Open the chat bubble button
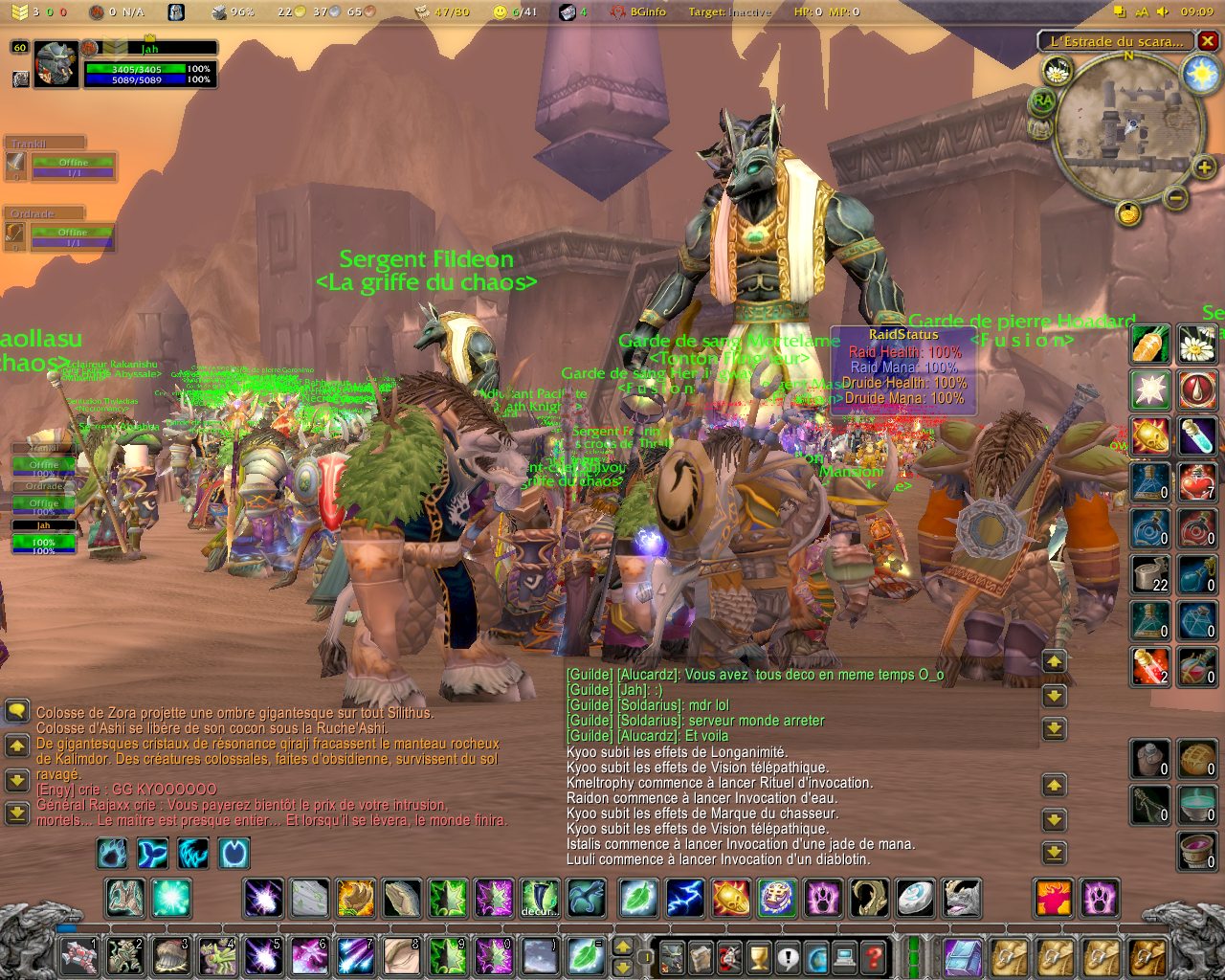This screenshot has height=980, width=1225. coord(16,711)
